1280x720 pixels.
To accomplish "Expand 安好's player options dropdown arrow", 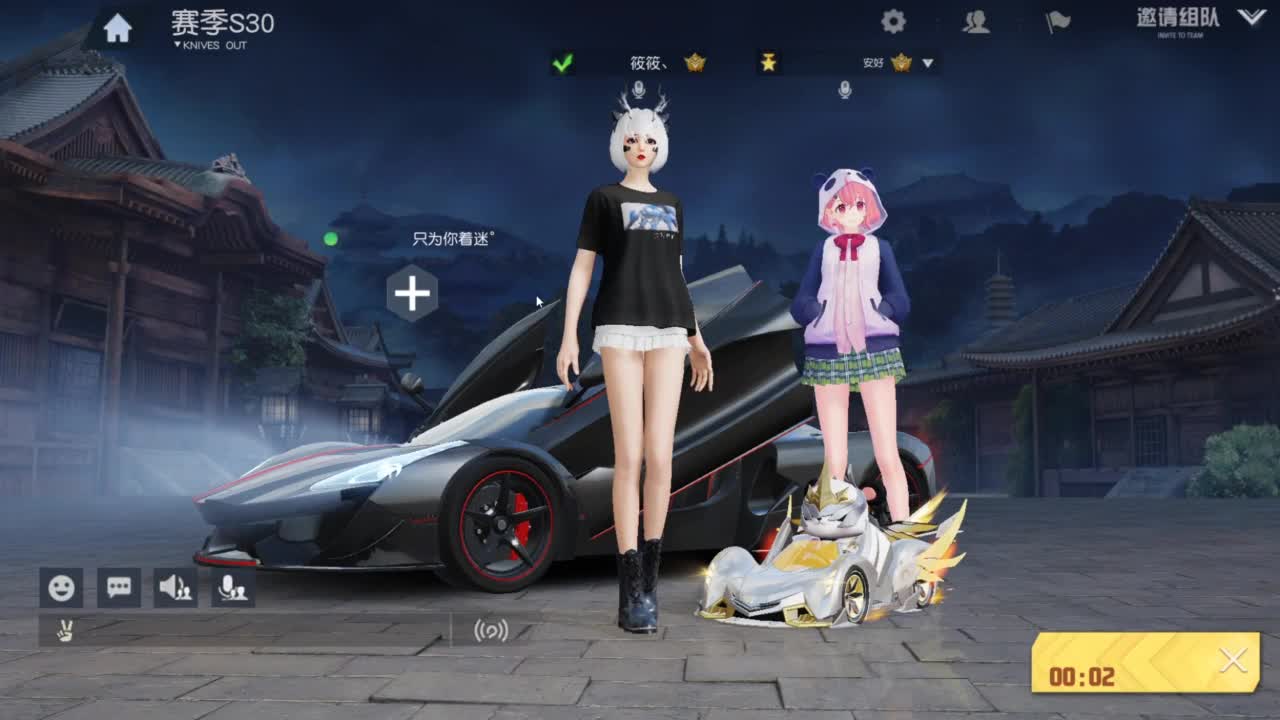I will tap(929, 62).
